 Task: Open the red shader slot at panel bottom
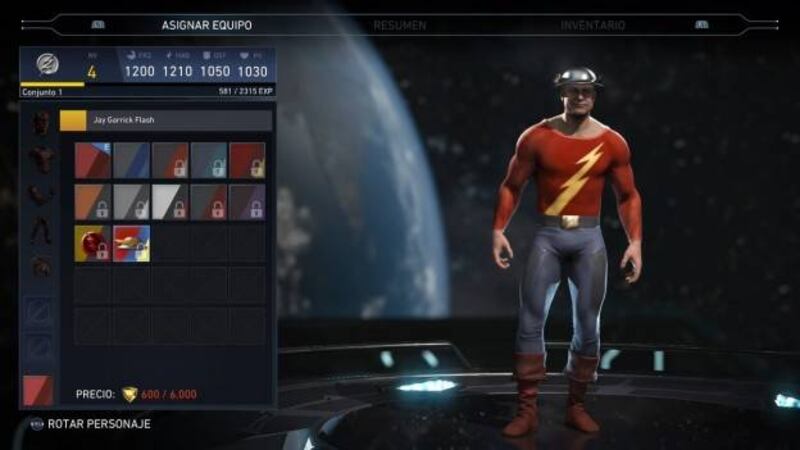pyautogui.click(x=39, y=388)
